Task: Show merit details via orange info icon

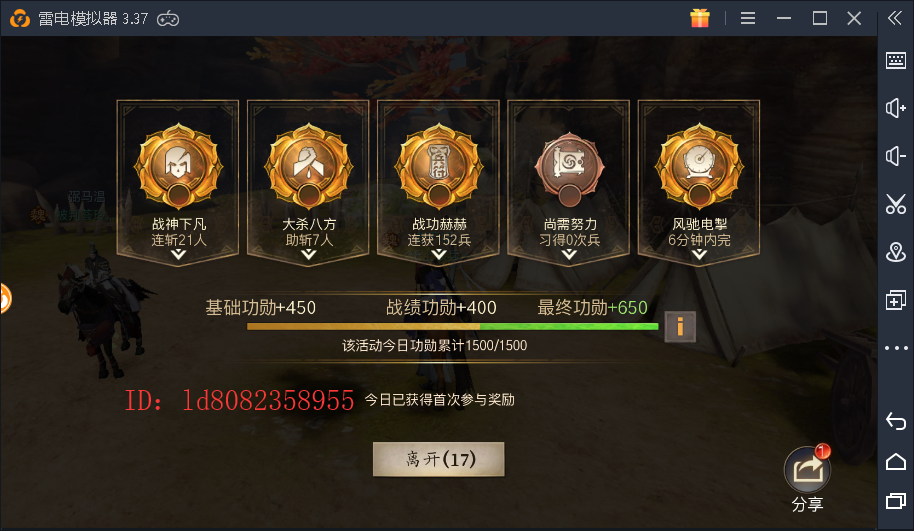Action: coord(680,326)
